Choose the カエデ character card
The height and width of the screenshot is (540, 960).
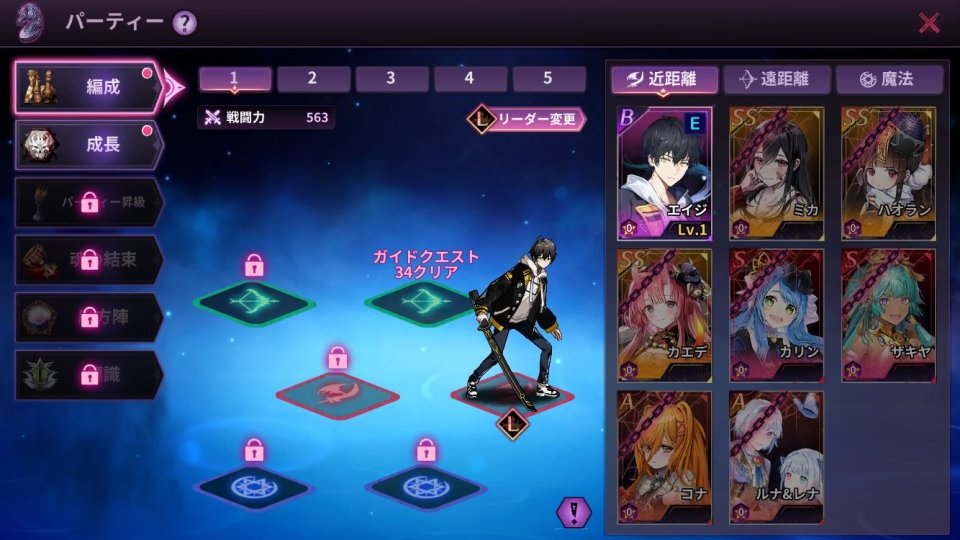click(665, 316)
